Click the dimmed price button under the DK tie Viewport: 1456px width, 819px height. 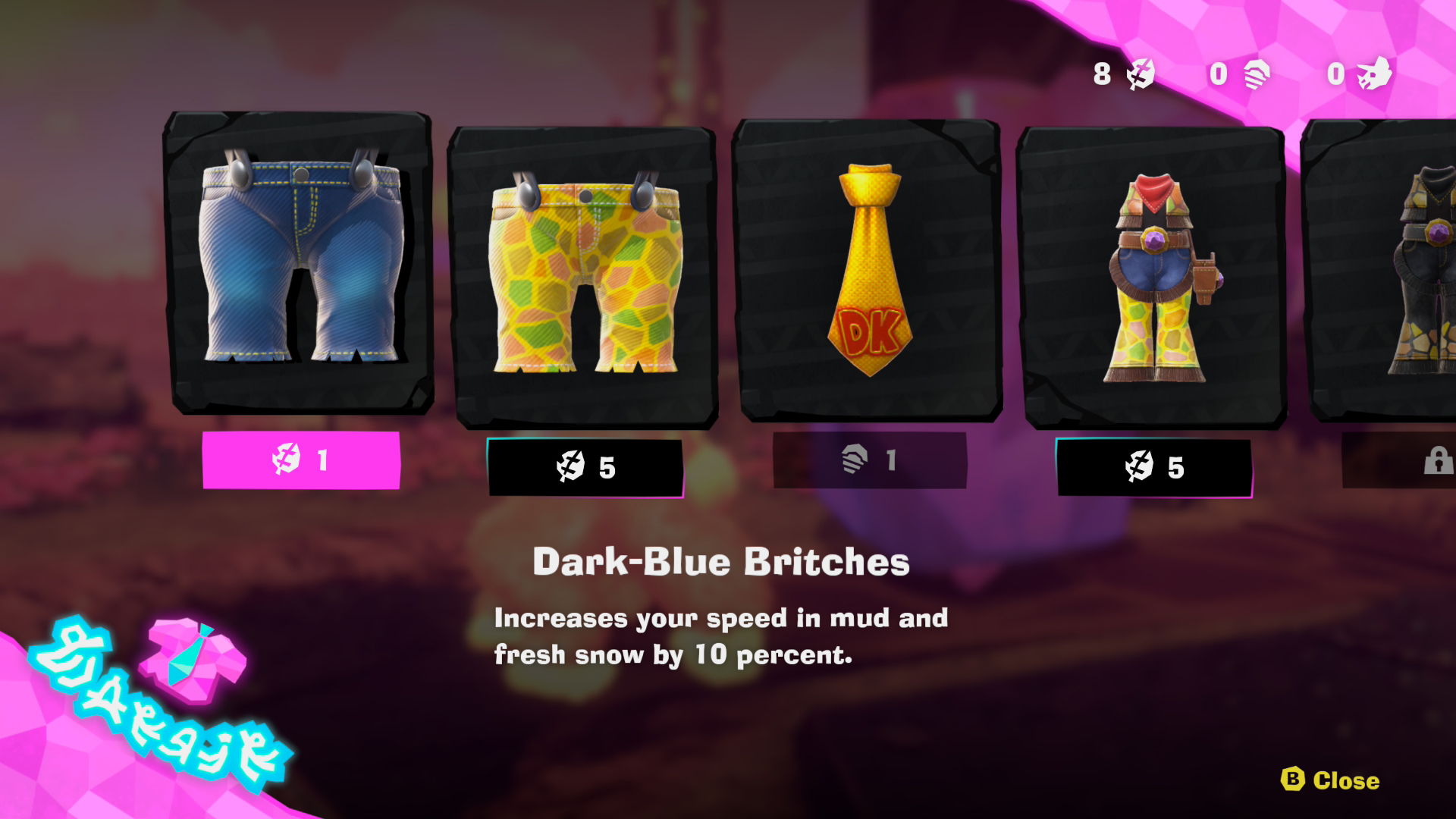(x=870, y=460)
